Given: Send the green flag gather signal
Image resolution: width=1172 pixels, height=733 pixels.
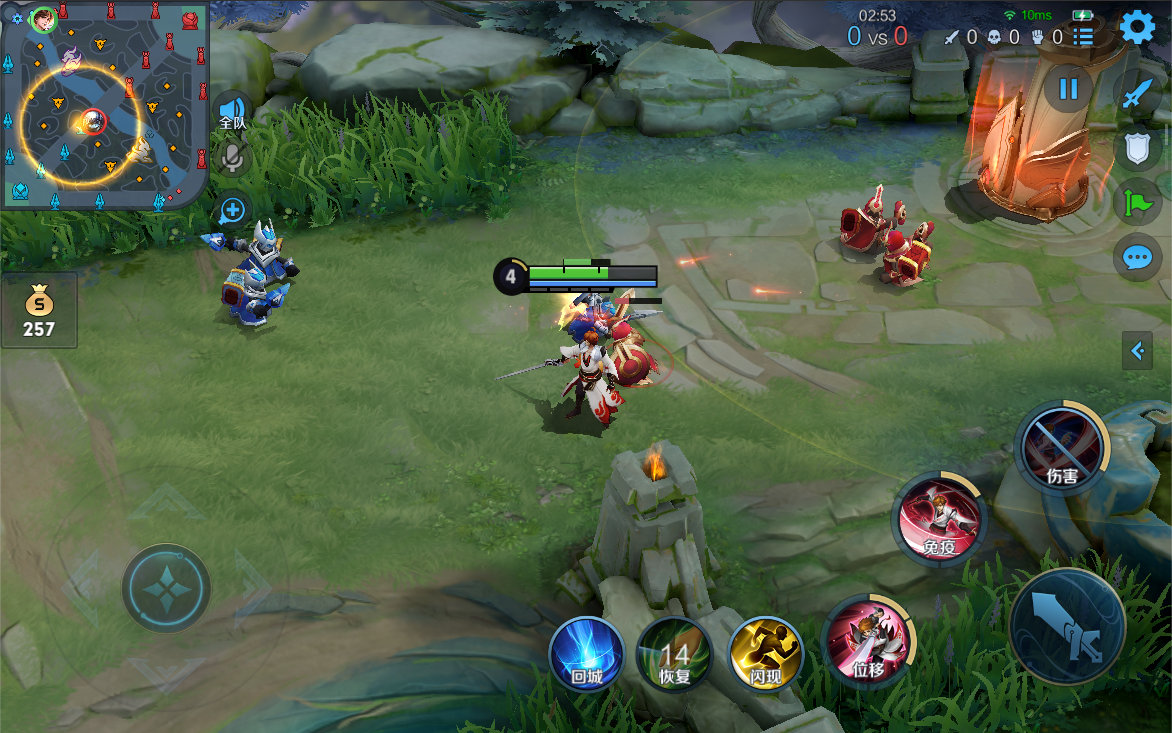Looking at the screenshot, I should [x=1137, y=202].
